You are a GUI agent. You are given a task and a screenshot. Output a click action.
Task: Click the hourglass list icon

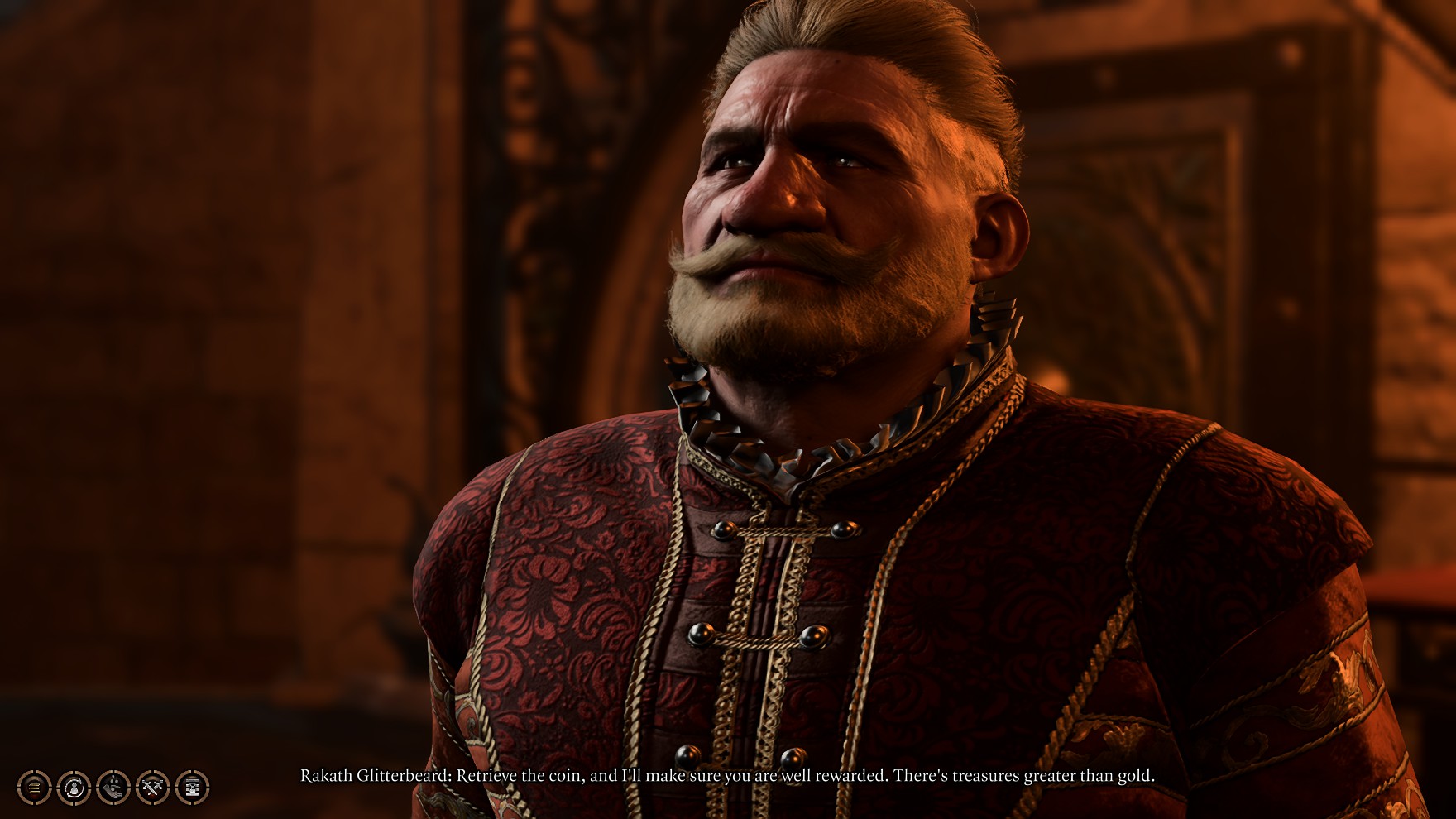[192, 787]
